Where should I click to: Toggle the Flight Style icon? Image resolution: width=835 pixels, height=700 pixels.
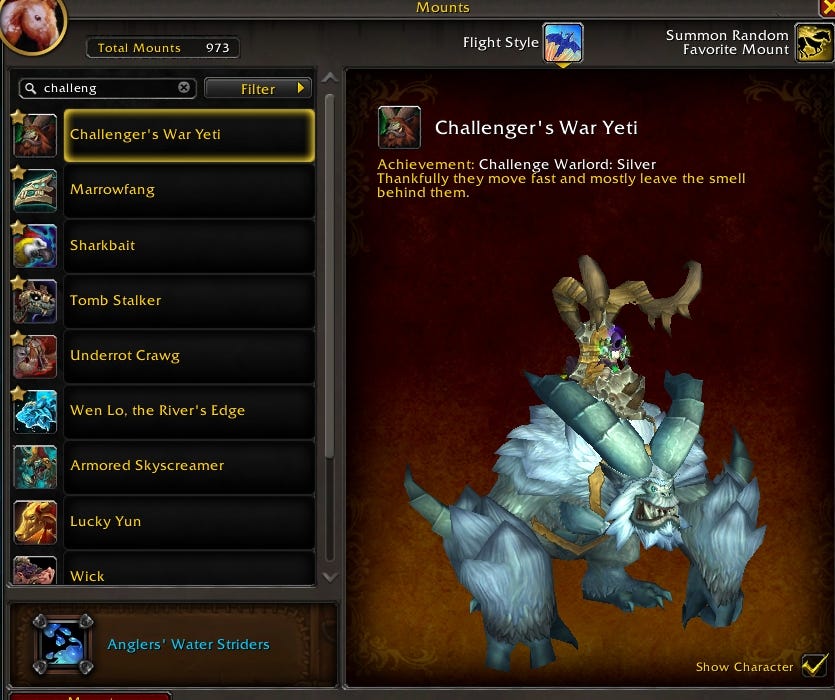coord(563,43)
